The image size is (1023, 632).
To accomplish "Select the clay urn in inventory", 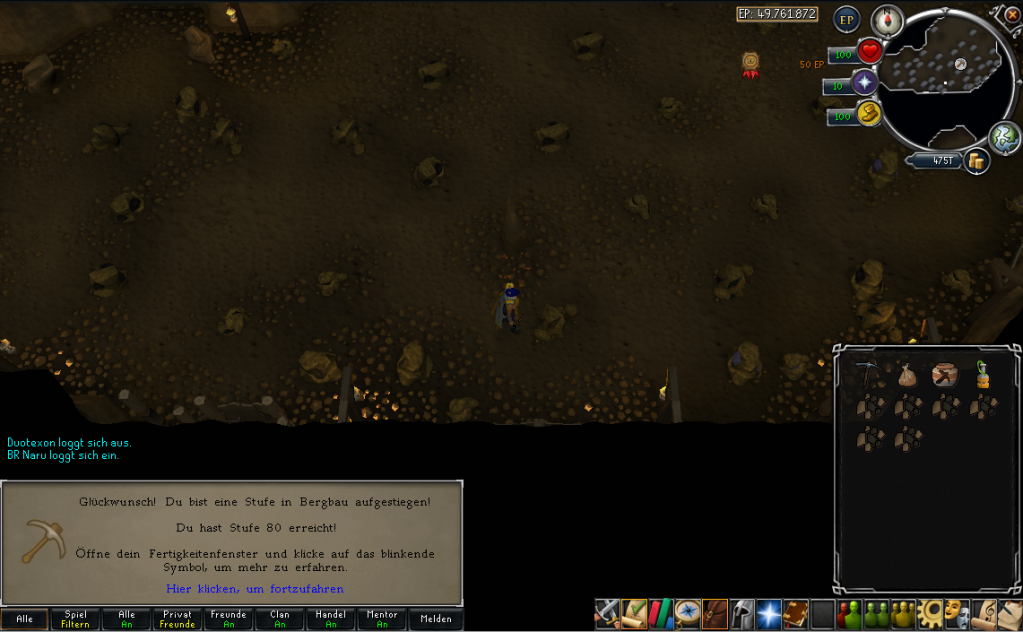I will (x=945, y=375).
